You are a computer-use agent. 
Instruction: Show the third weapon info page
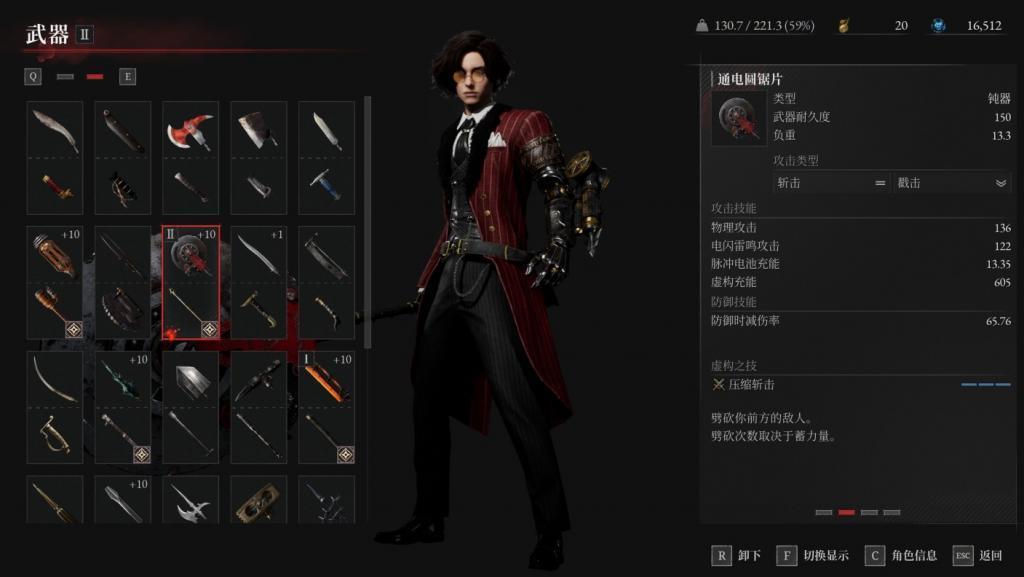[x=868, y=512]
